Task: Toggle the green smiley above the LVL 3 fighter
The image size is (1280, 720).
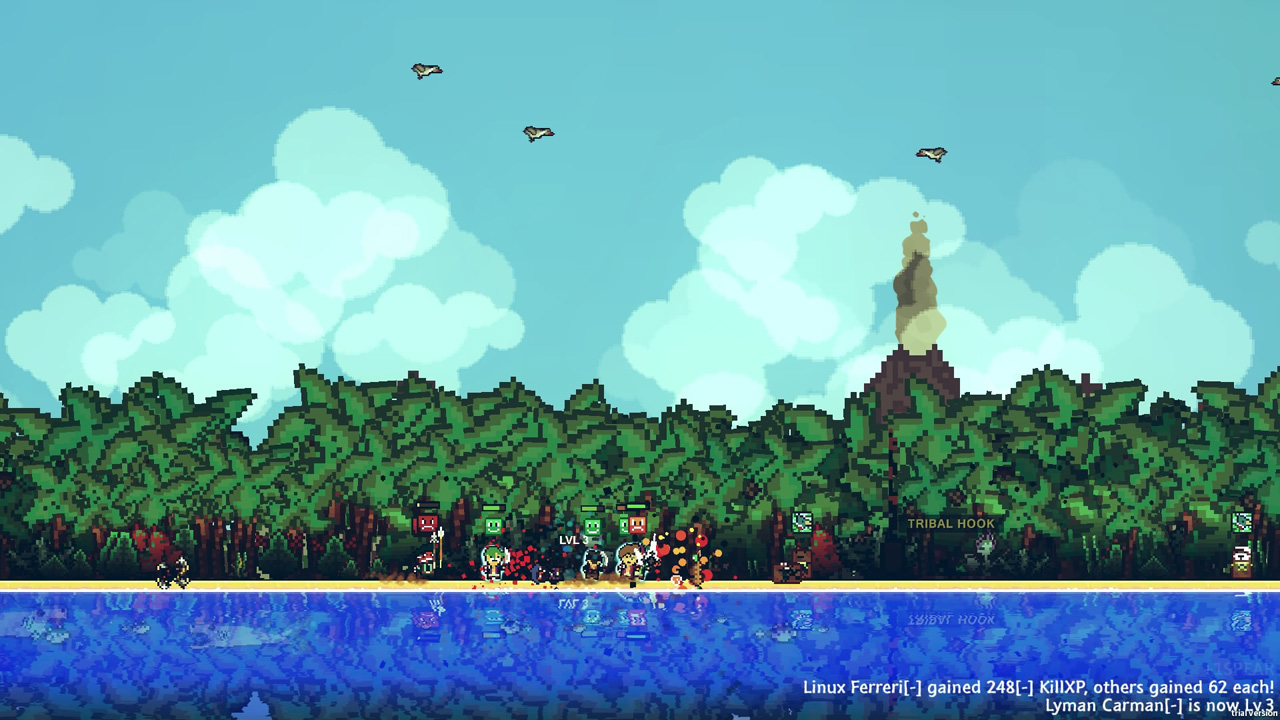Action: coord(591,526)
